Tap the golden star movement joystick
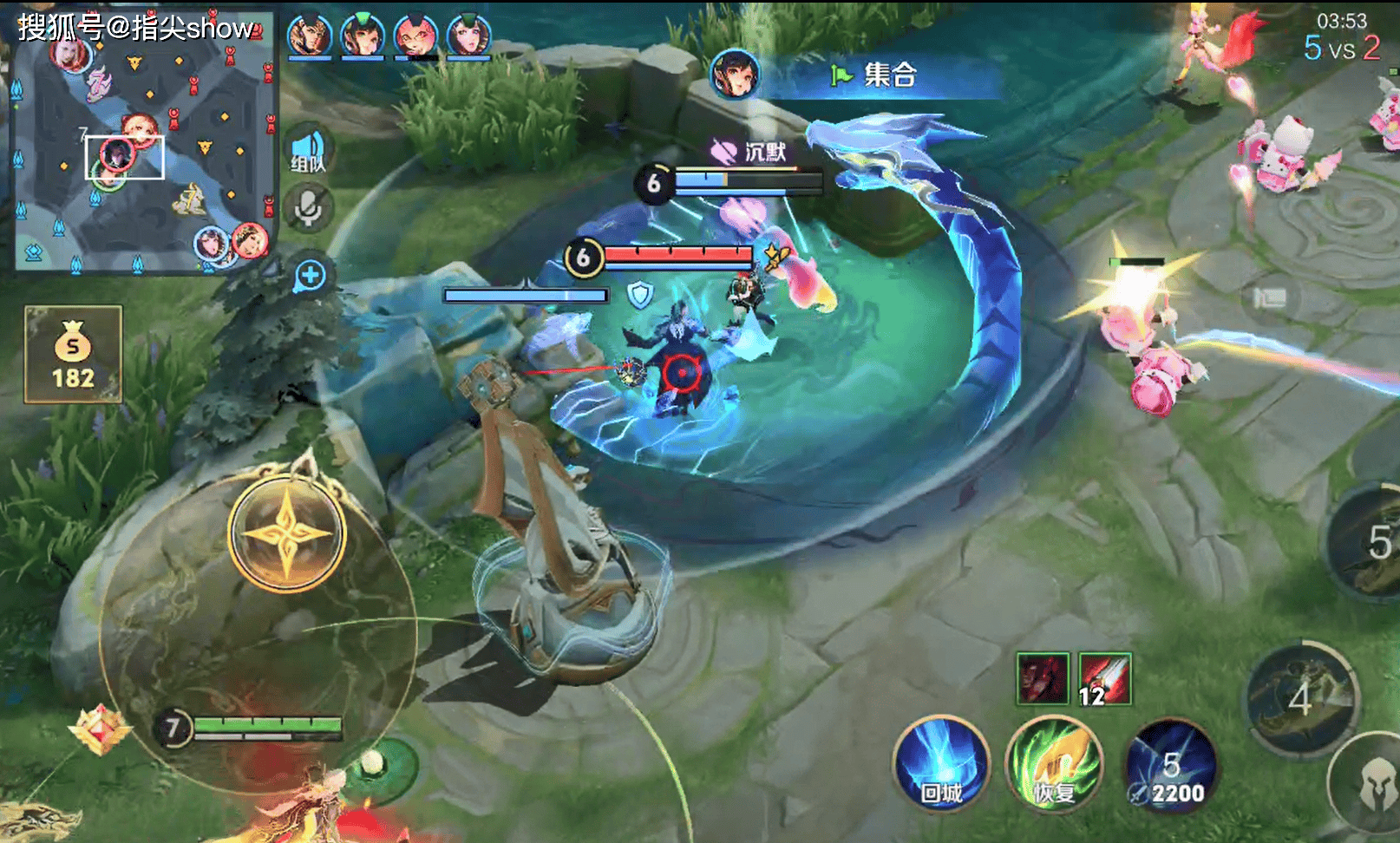The image size is (1400, 843). [x=287, y=533]
